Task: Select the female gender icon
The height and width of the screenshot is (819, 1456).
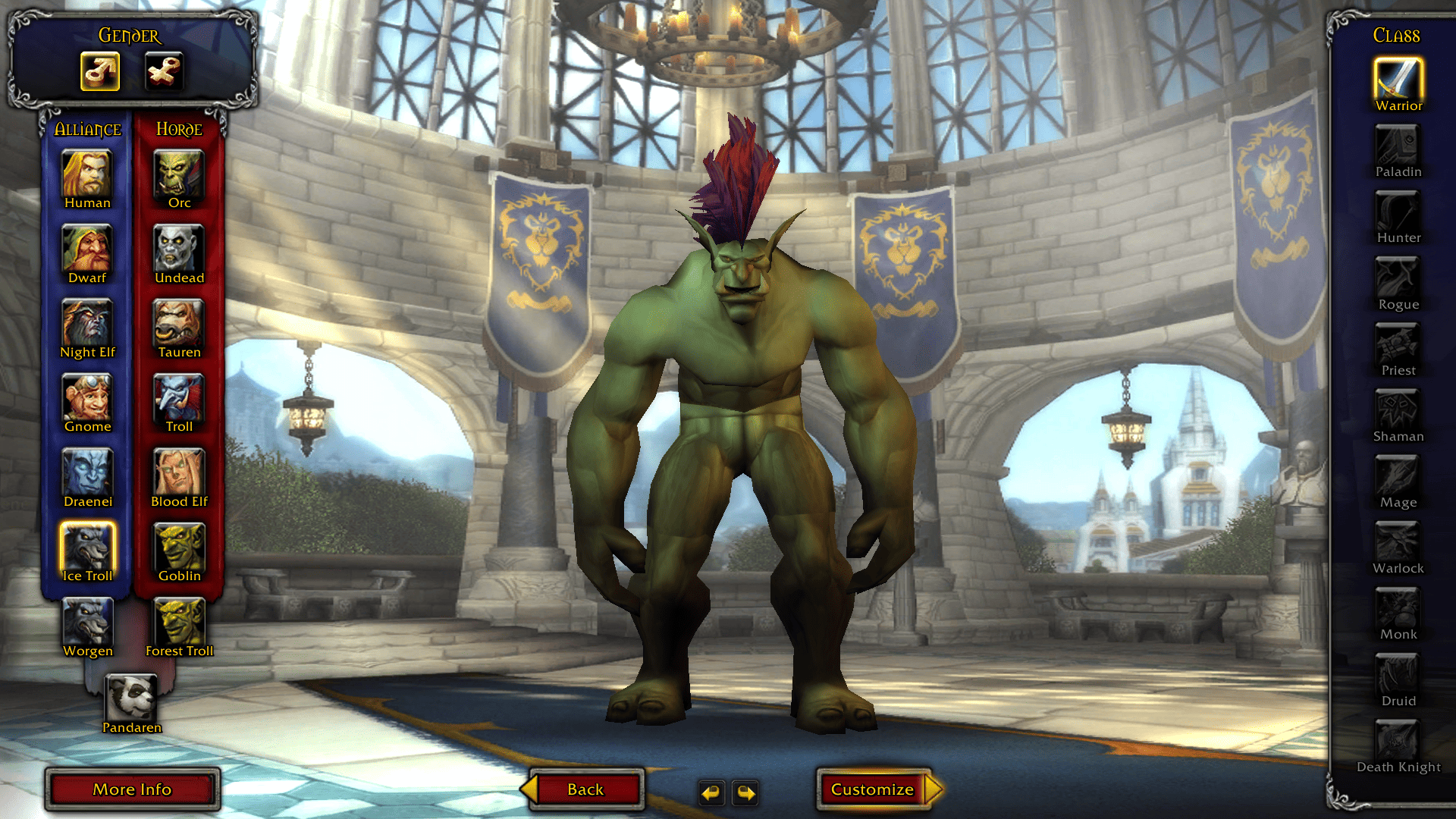Action: point(164,72)
